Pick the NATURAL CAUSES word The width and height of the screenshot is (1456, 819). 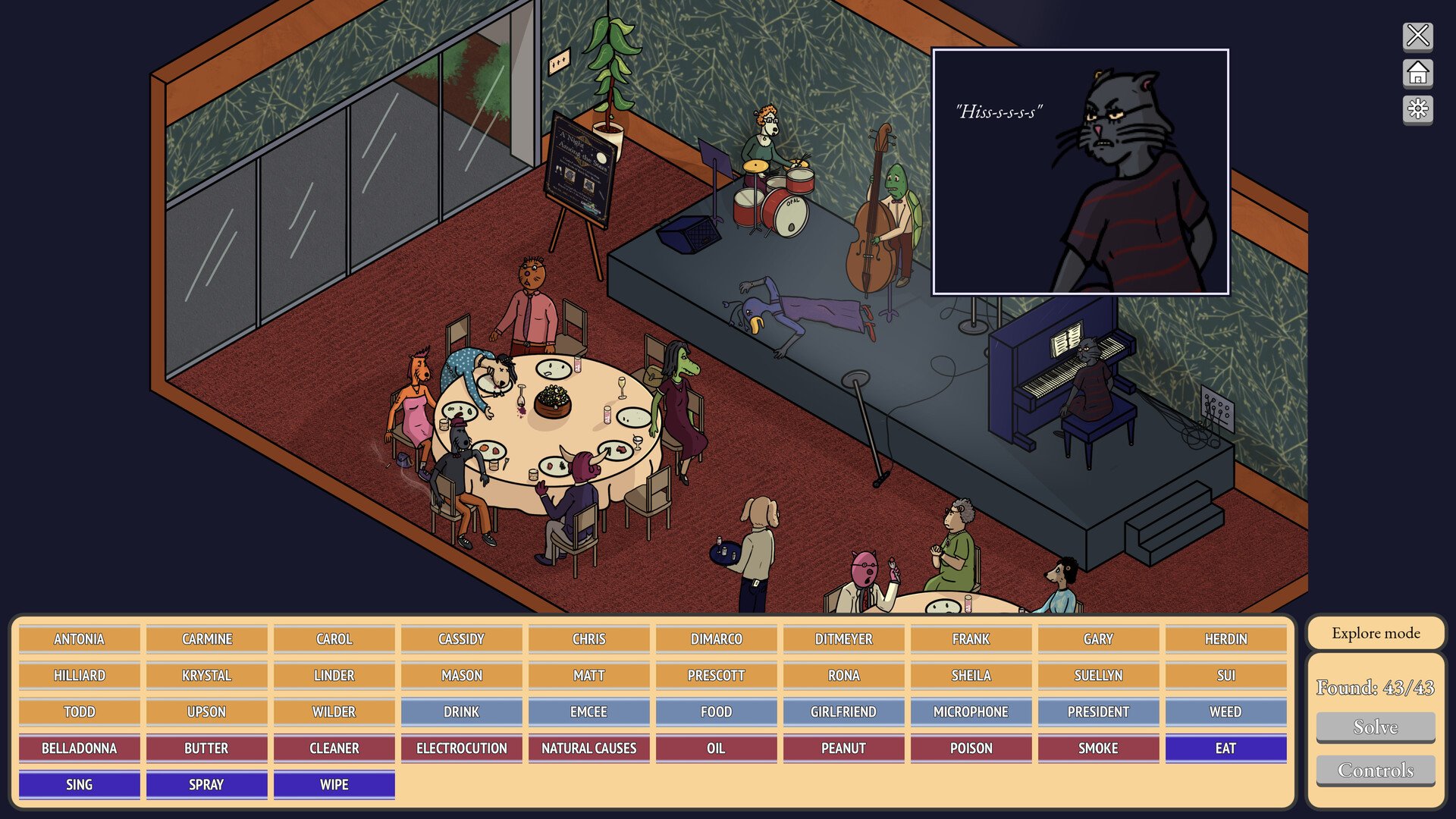(x=588, y=748)
